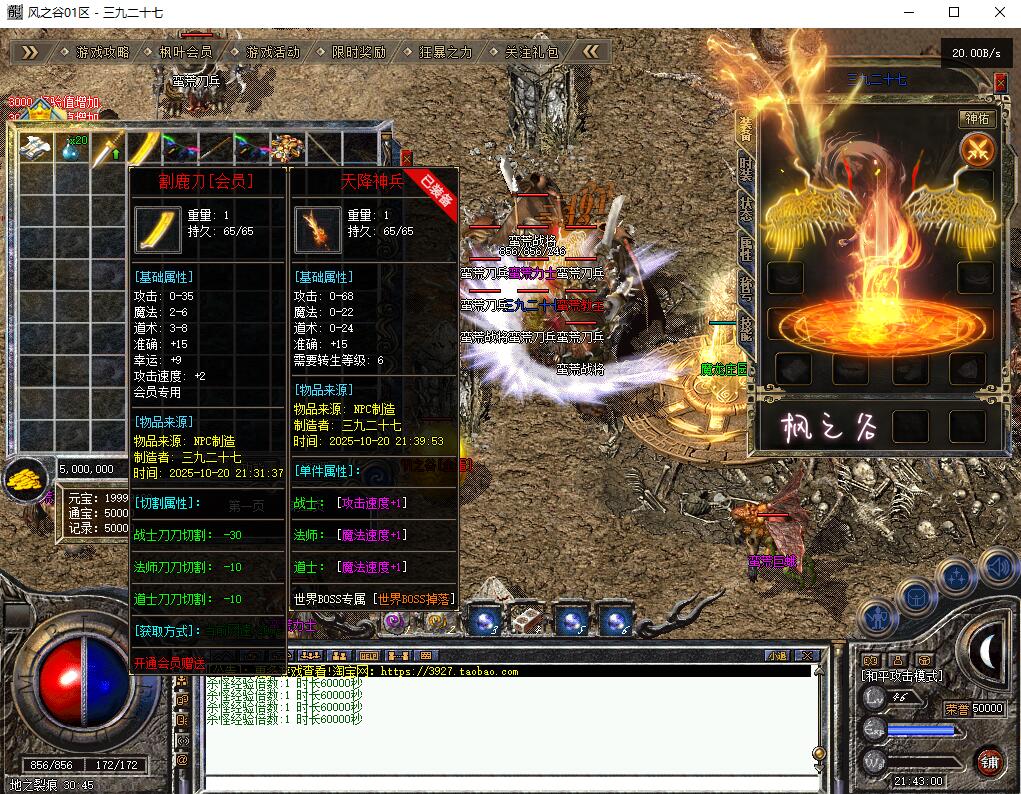Open the 关注礼包 gift pack menu
The width and height of the screenshot is (1021, 794).
531,52
